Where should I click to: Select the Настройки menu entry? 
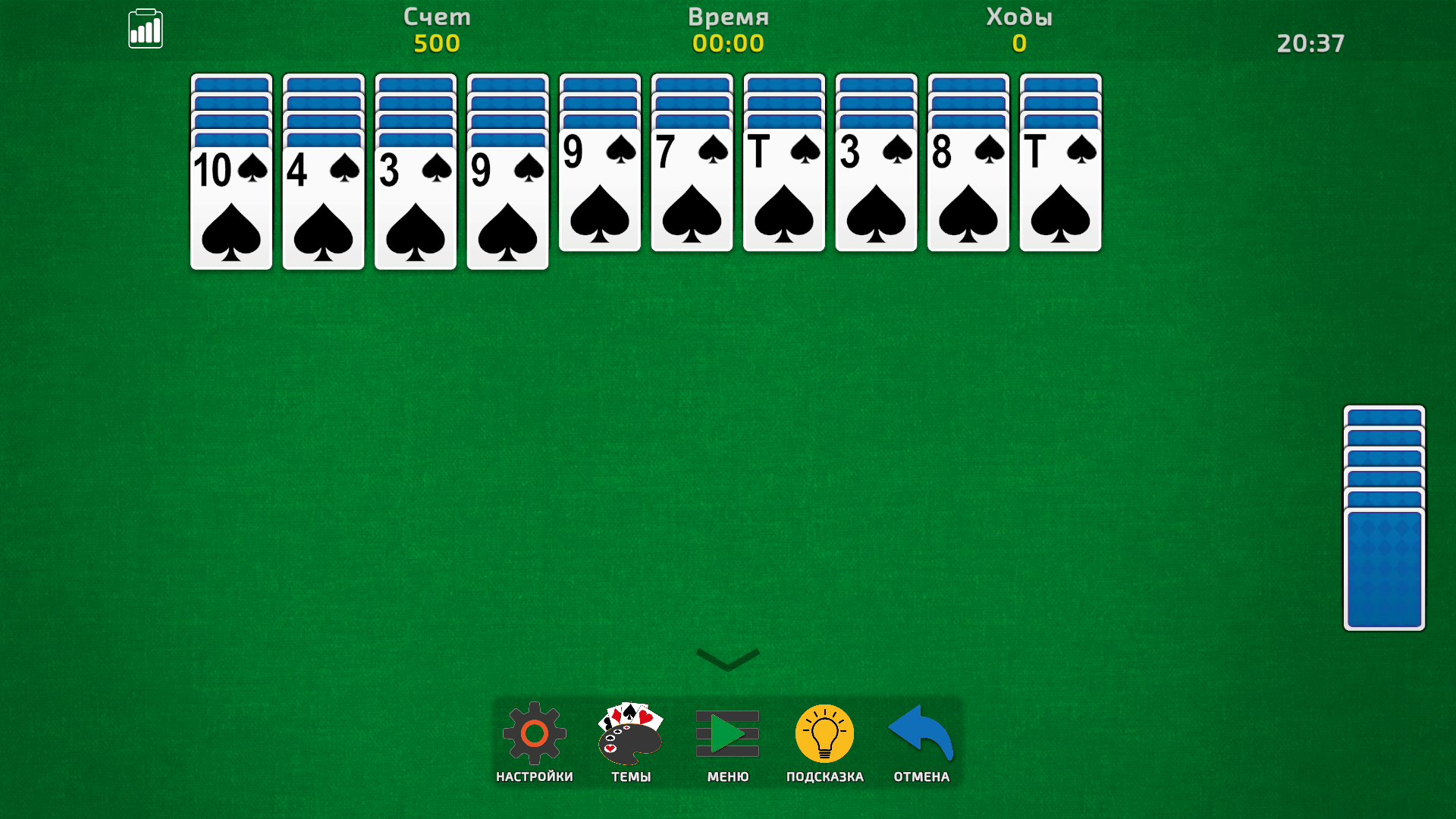pos(535,776)
